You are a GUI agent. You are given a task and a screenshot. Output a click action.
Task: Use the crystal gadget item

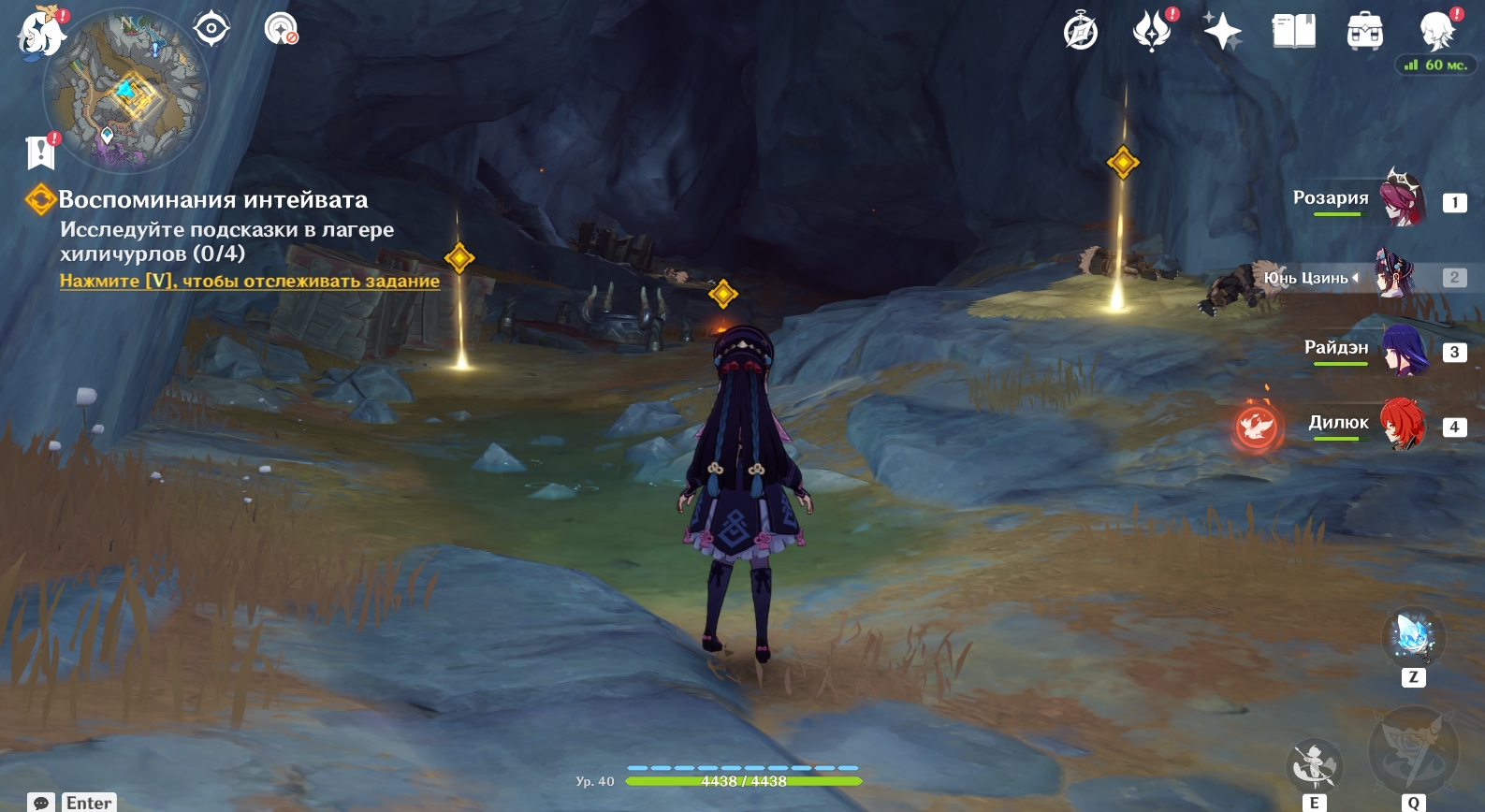(1413, 635)
